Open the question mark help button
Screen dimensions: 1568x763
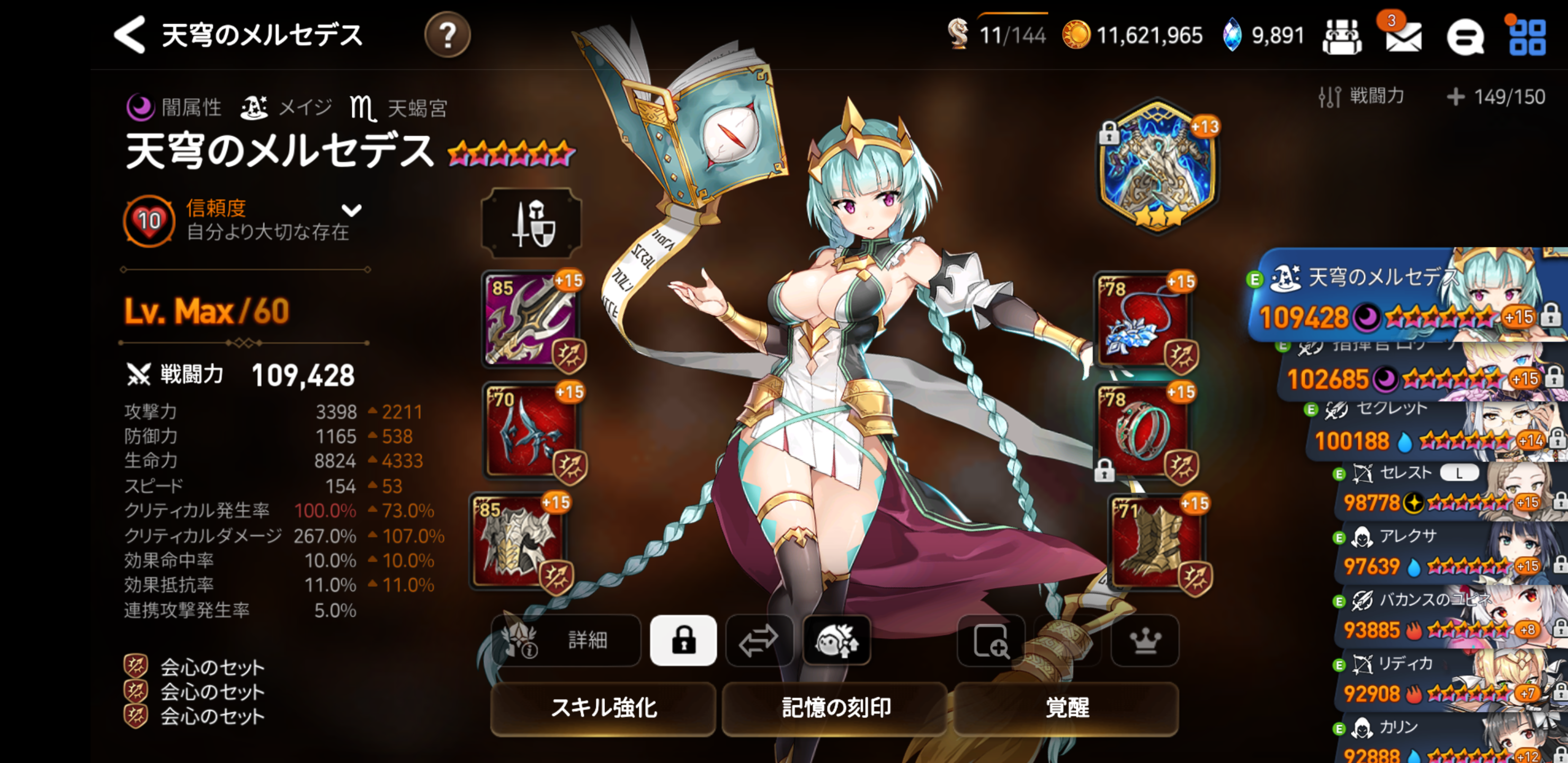point(448,36)
